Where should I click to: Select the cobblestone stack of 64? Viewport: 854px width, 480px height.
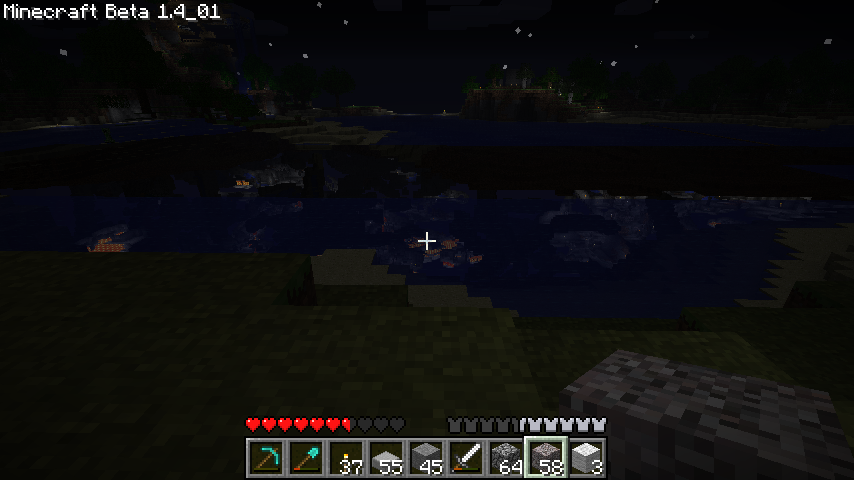[507, 459]
